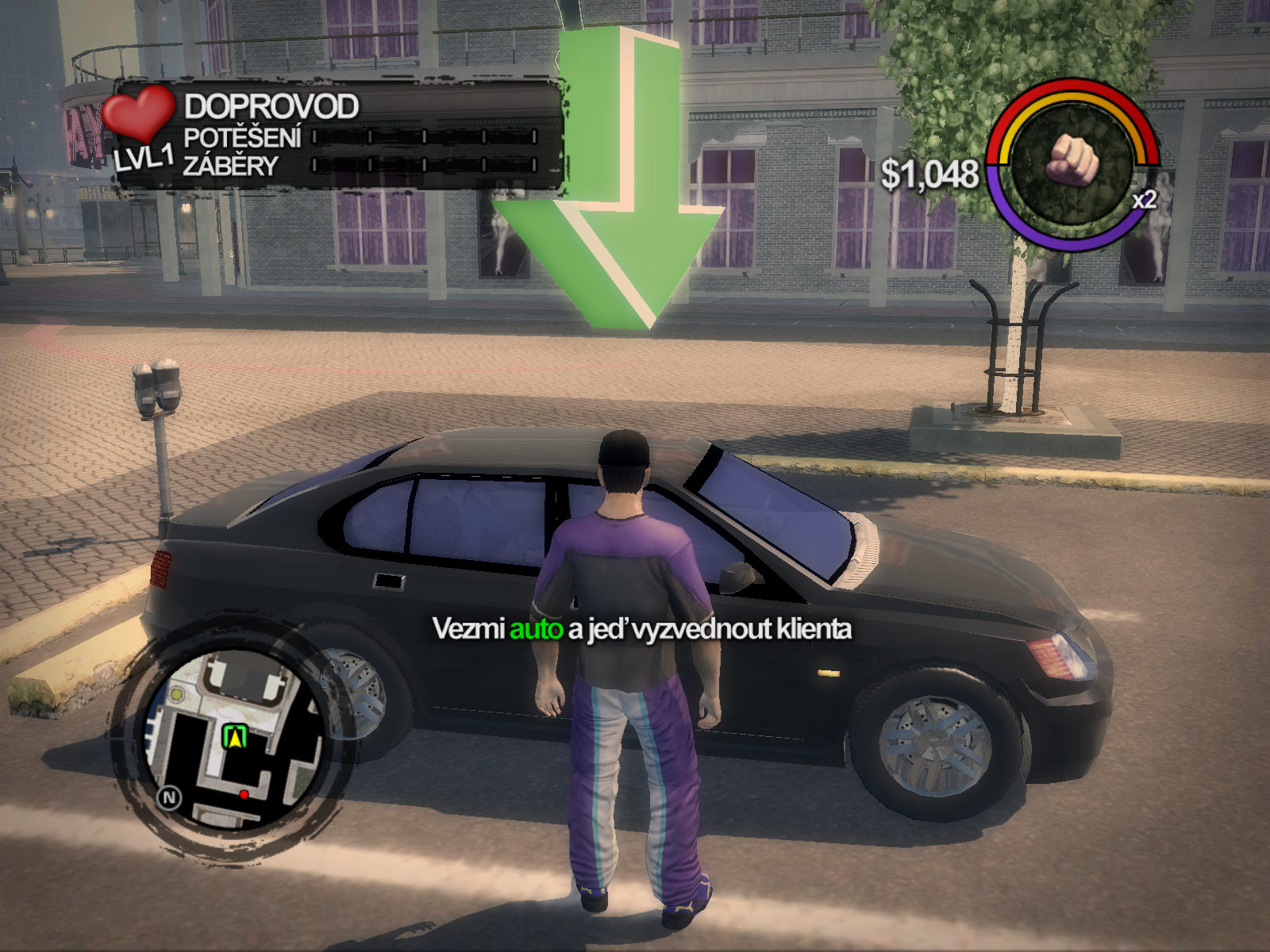Click the green player marker on minimap
Viewport: 1270px width, 952px height.
pos(234,738)
